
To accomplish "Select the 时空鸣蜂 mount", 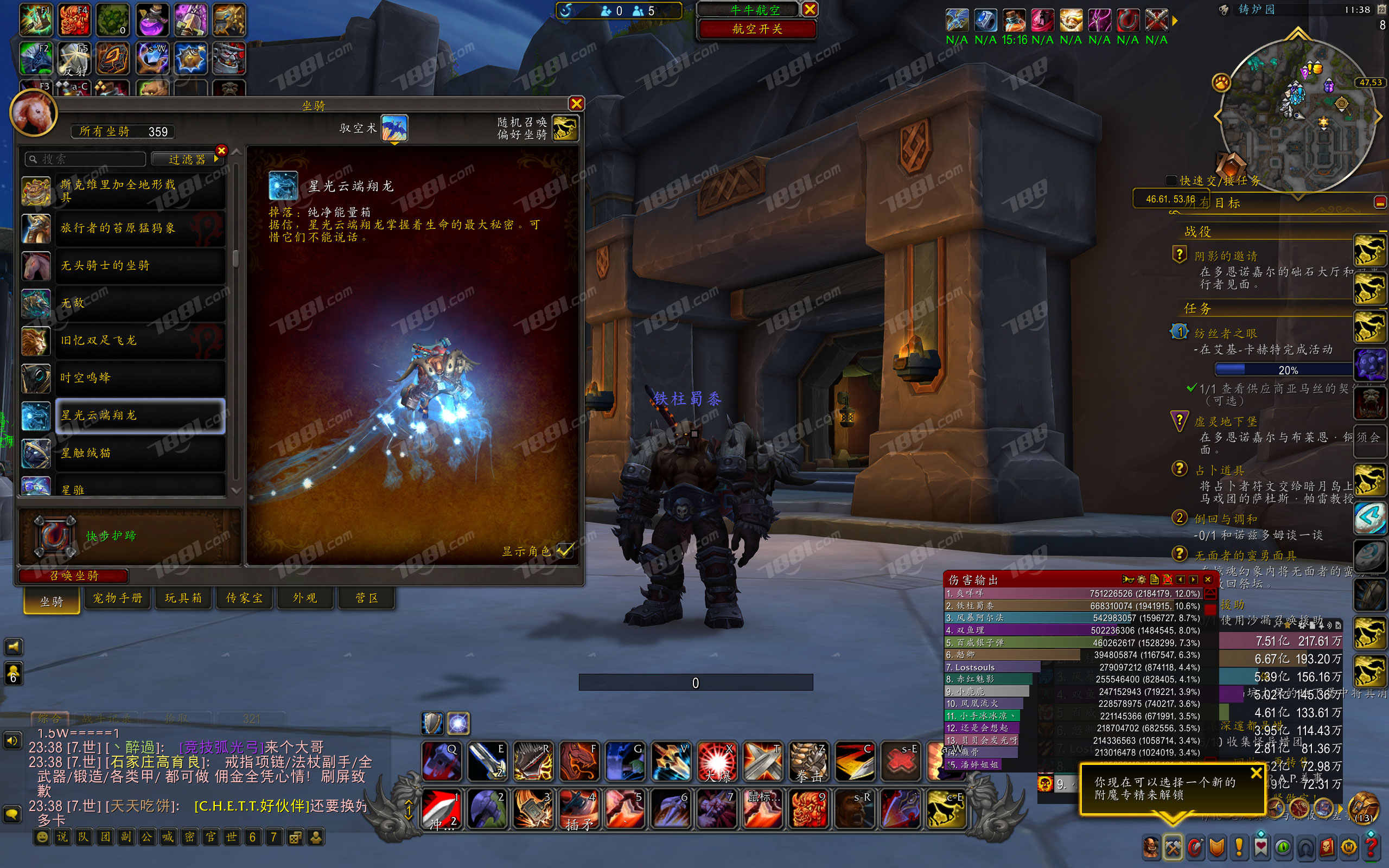I will point(140,378).
